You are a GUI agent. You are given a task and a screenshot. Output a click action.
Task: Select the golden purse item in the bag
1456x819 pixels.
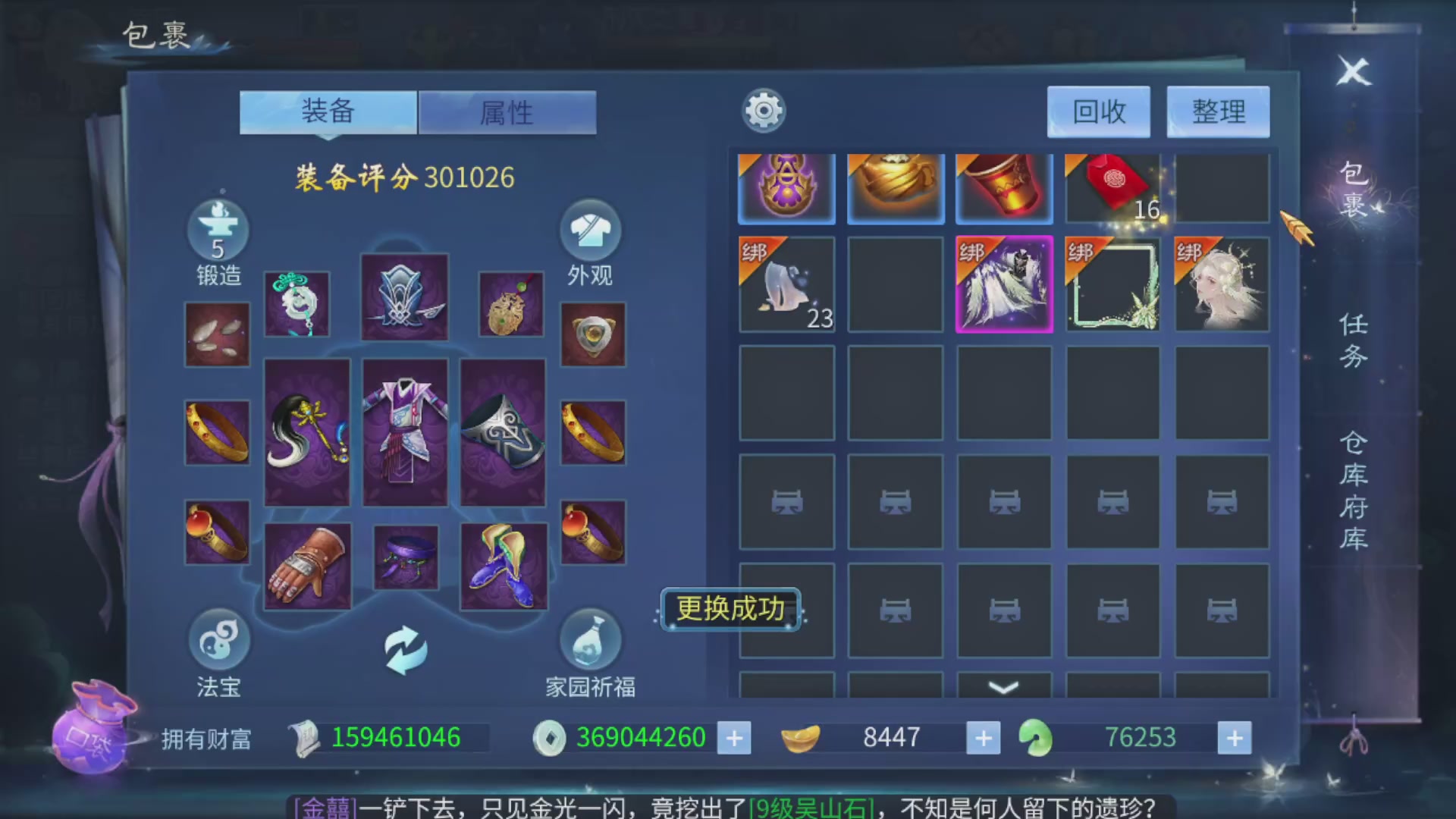coord(895,187)
